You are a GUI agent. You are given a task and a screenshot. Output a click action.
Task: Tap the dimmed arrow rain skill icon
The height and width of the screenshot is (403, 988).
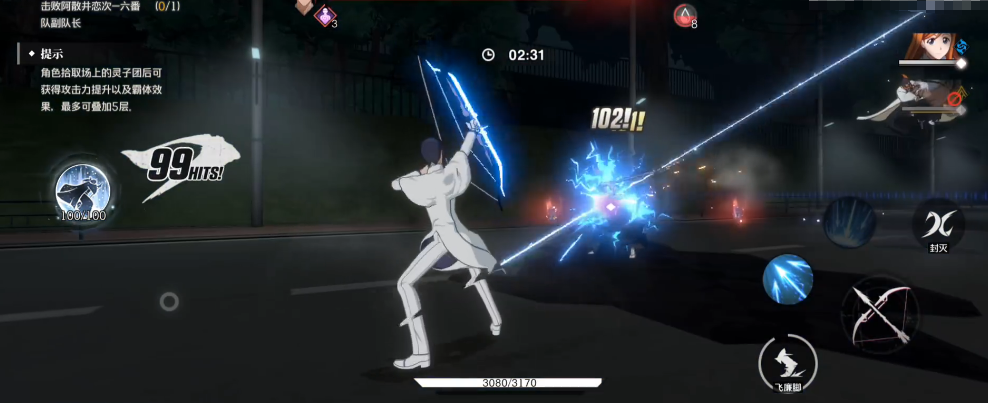[x=849, y=221]
